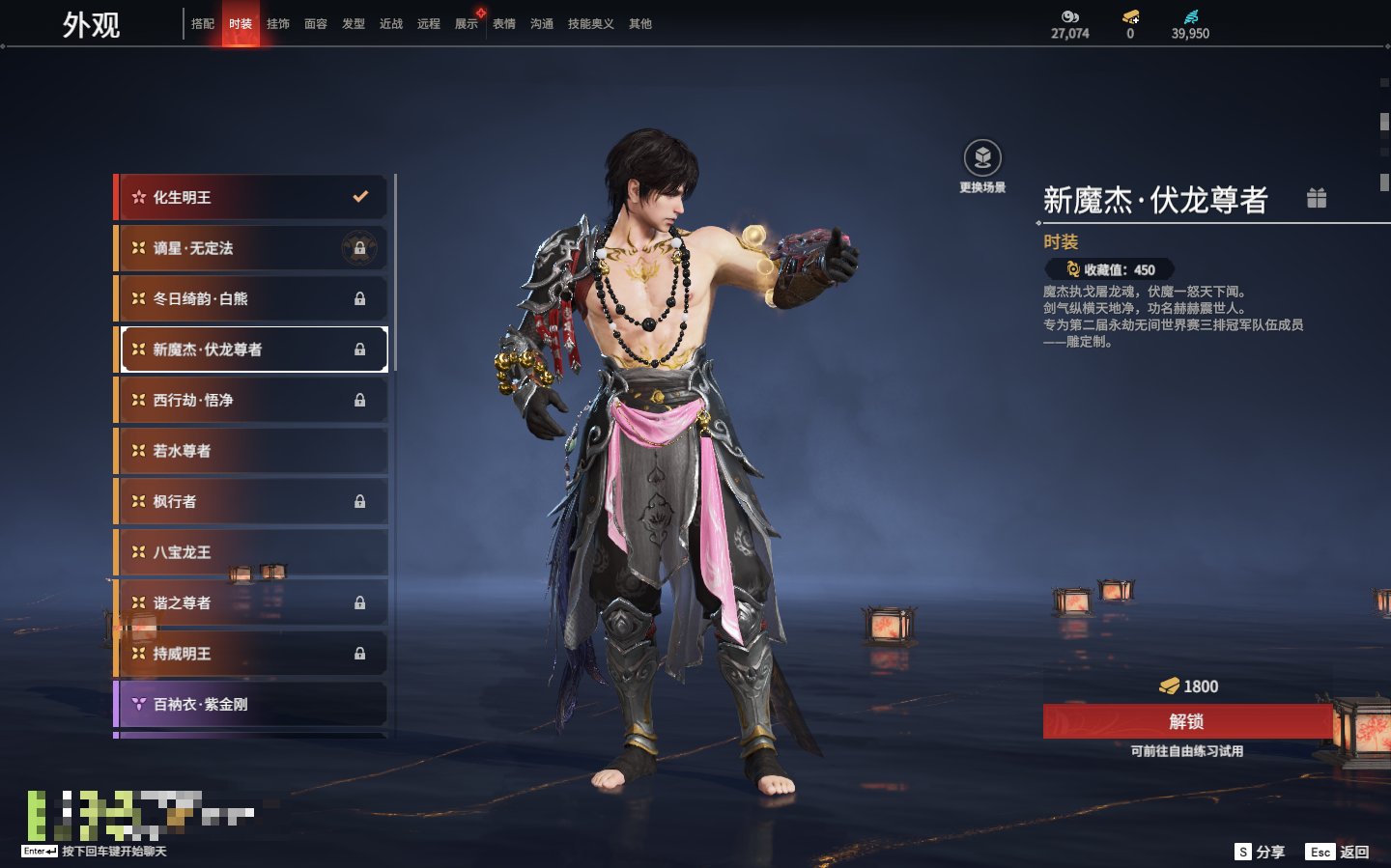
Task: Choose the 百衲衣·紫金刚 outfit
Action: (x=251, y=704)
